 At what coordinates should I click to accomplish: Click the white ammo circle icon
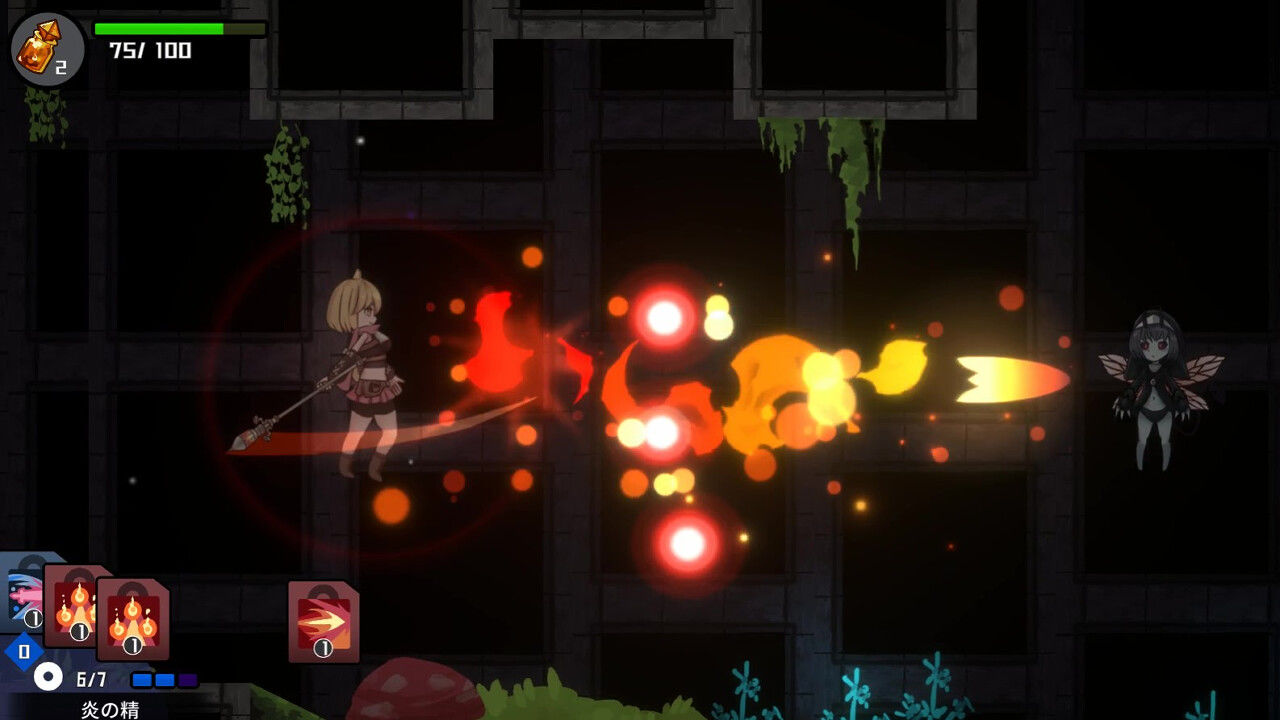coord(47,676)
